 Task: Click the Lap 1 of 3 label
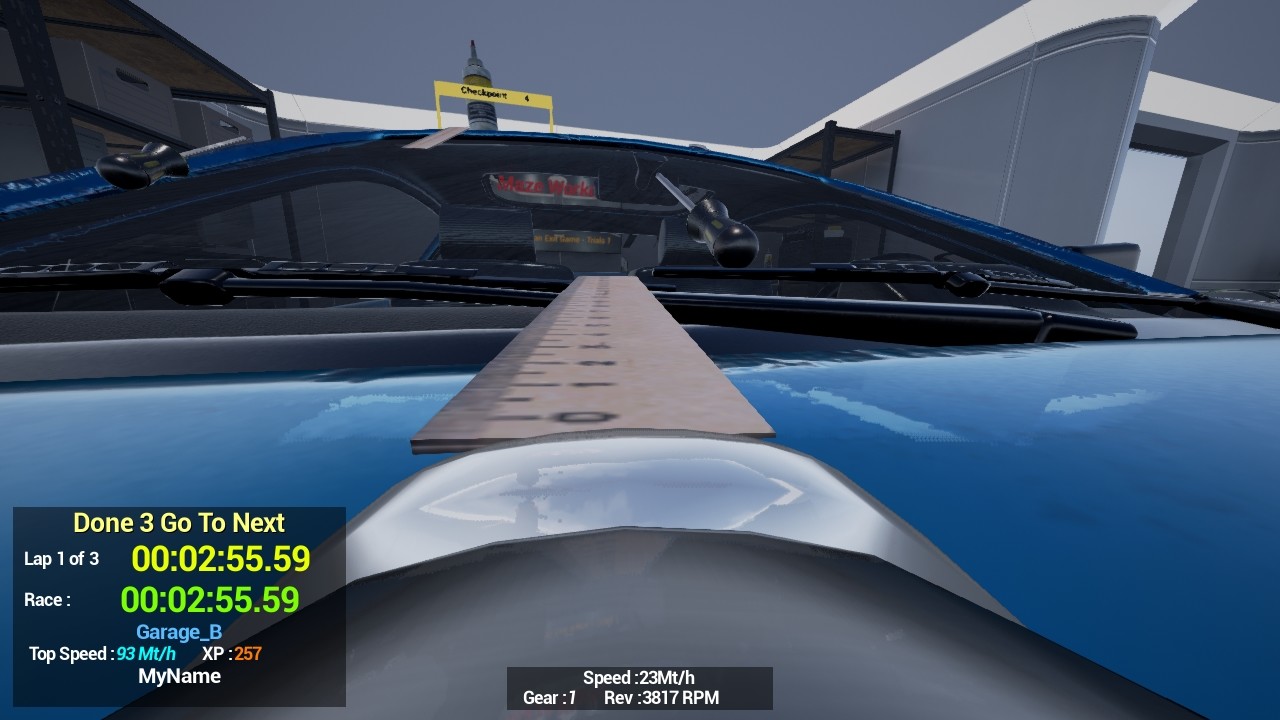coord(62,560)
